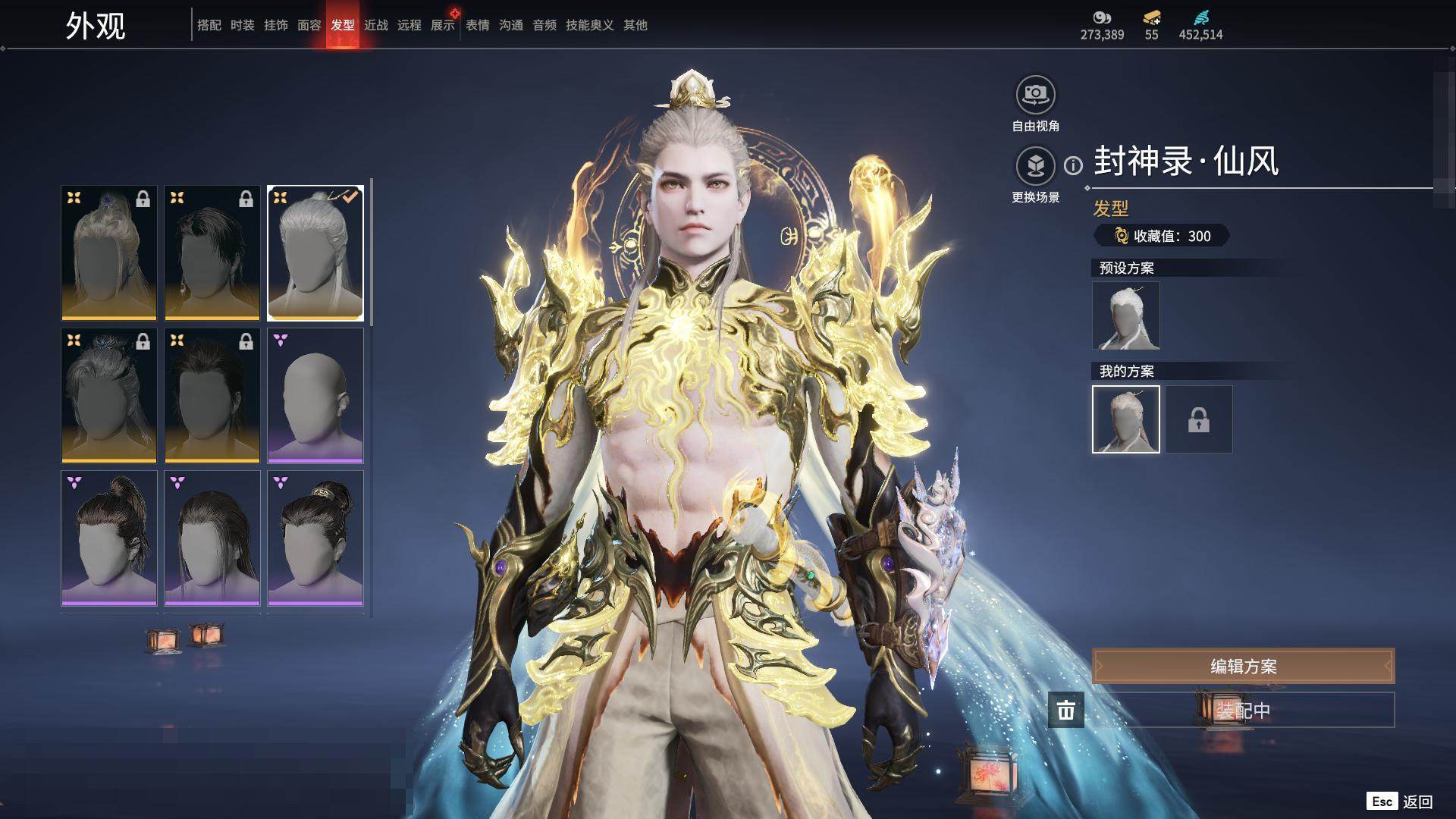Select the bald head hairstyle

pyautogui.click(x=315, y=395)
